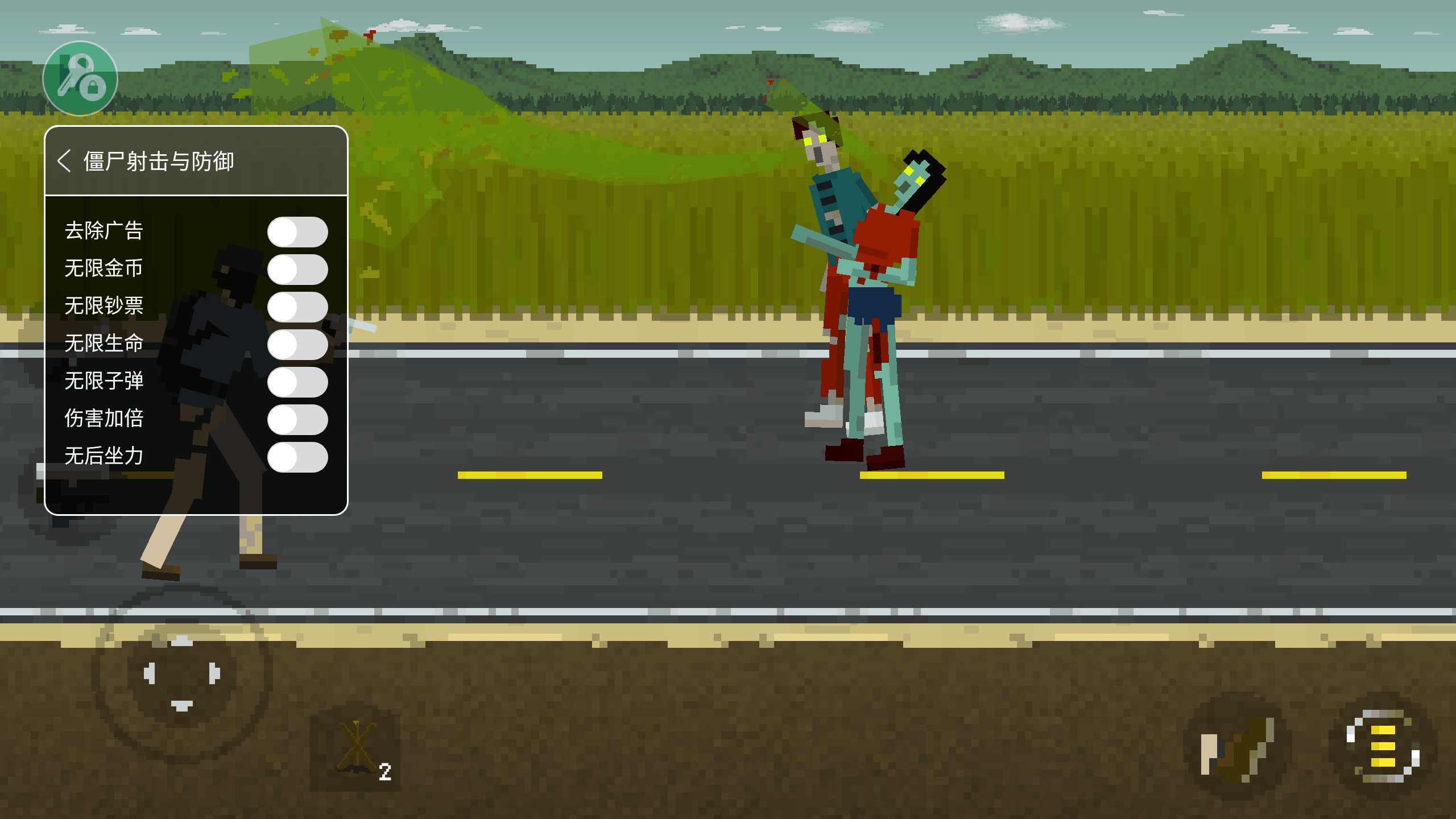This screenshot has height=819, width=1456.
Task: Tap the right arrow on the movement pad
Action: pos(214,673)
